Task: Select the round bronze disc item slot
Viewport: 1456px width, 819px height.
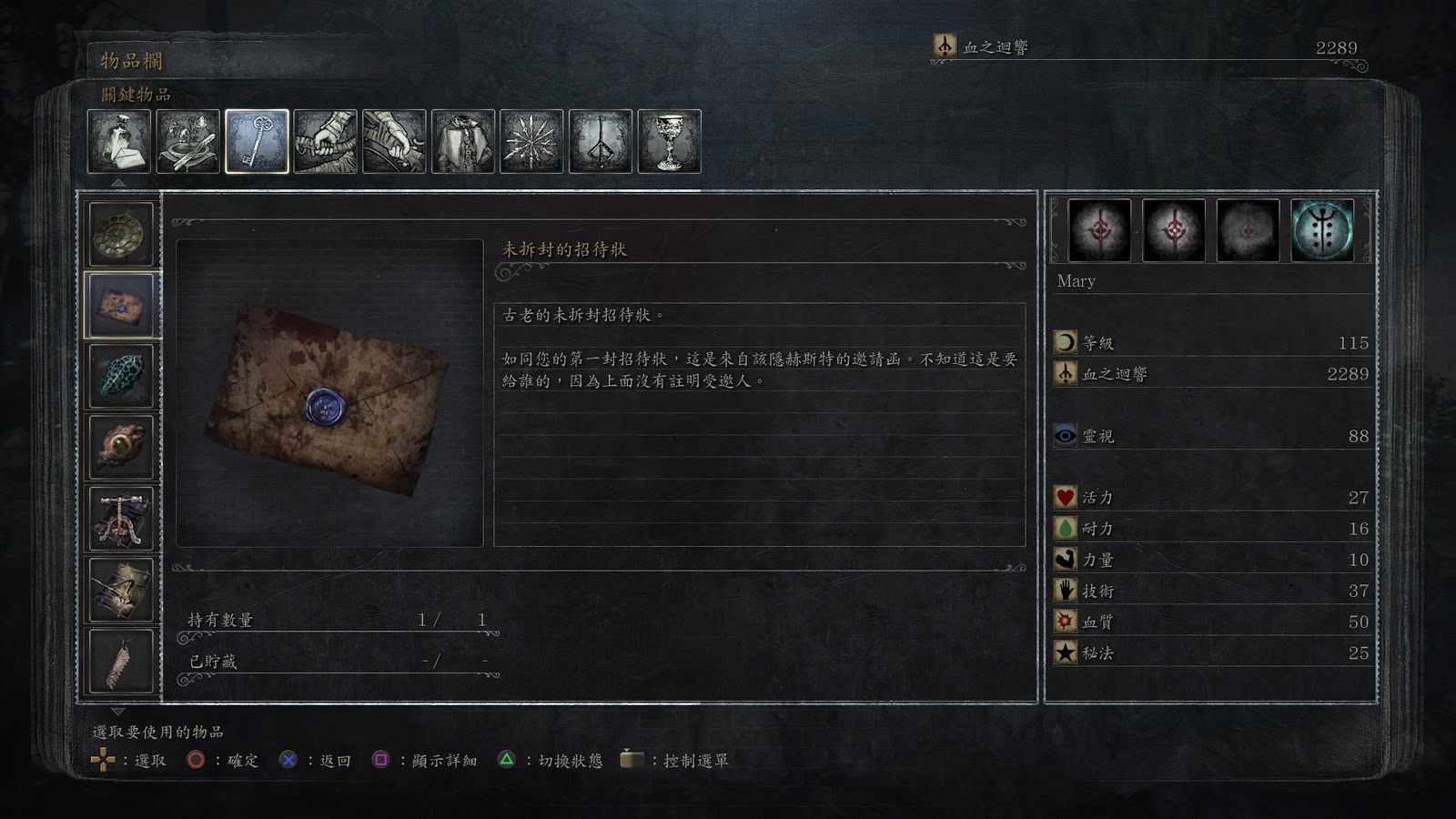Action: pos(121,234)
